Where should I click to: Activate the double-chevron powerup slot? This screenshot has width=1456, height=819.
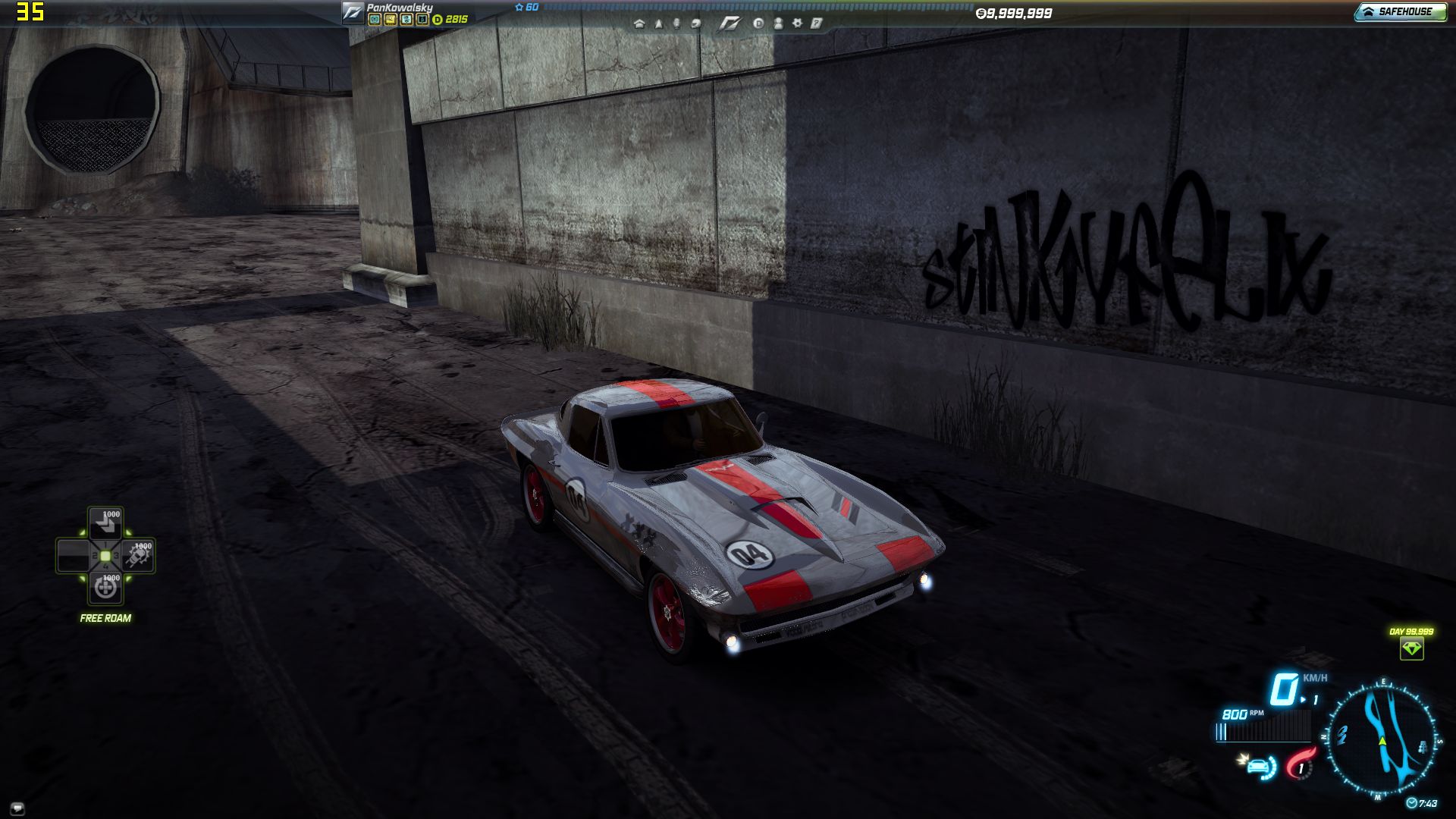click(x=105, y=523)
